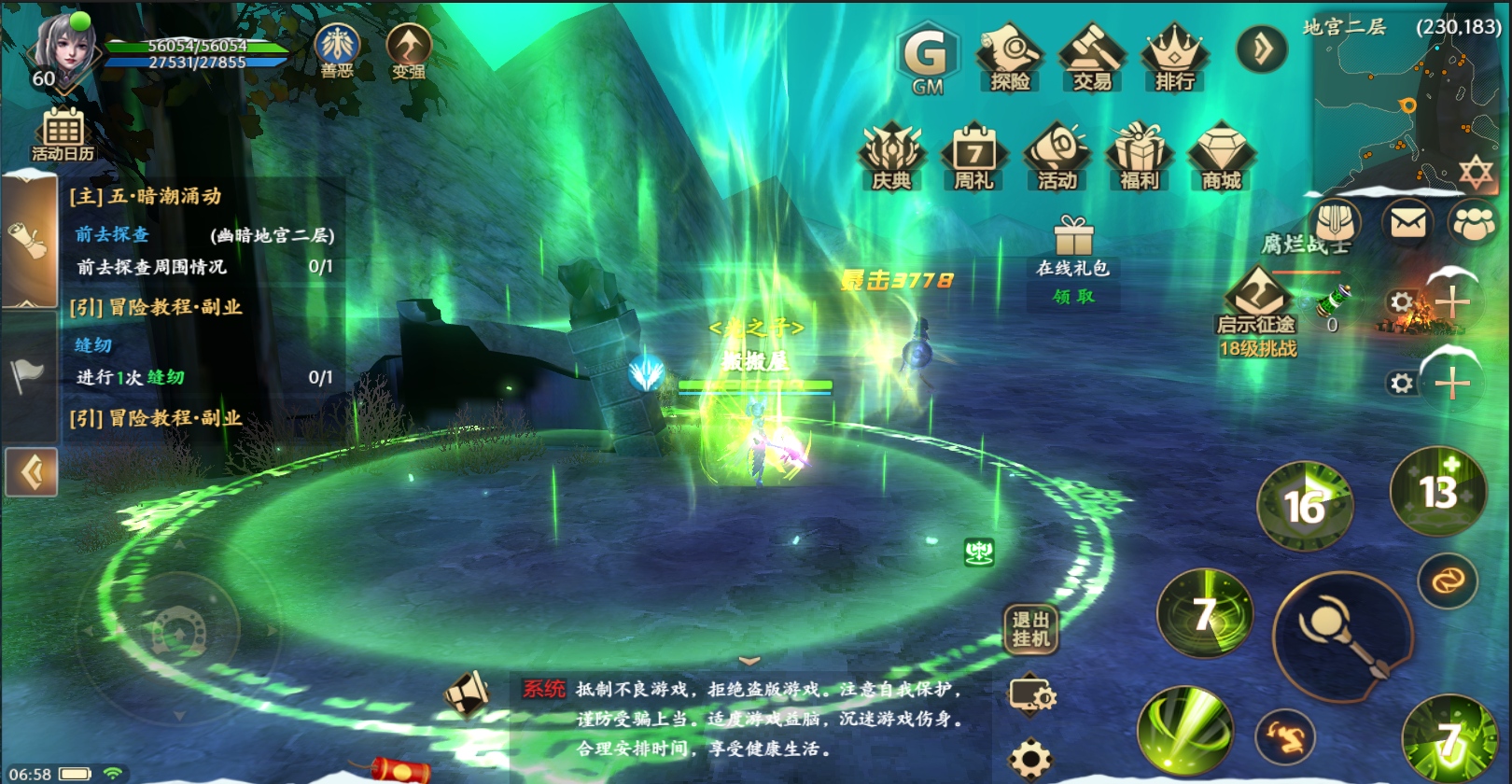Open the 福利 welfare gift box
This screenshot has height=784, width=1512.
pyautogui.click(x=1139, y=157)
